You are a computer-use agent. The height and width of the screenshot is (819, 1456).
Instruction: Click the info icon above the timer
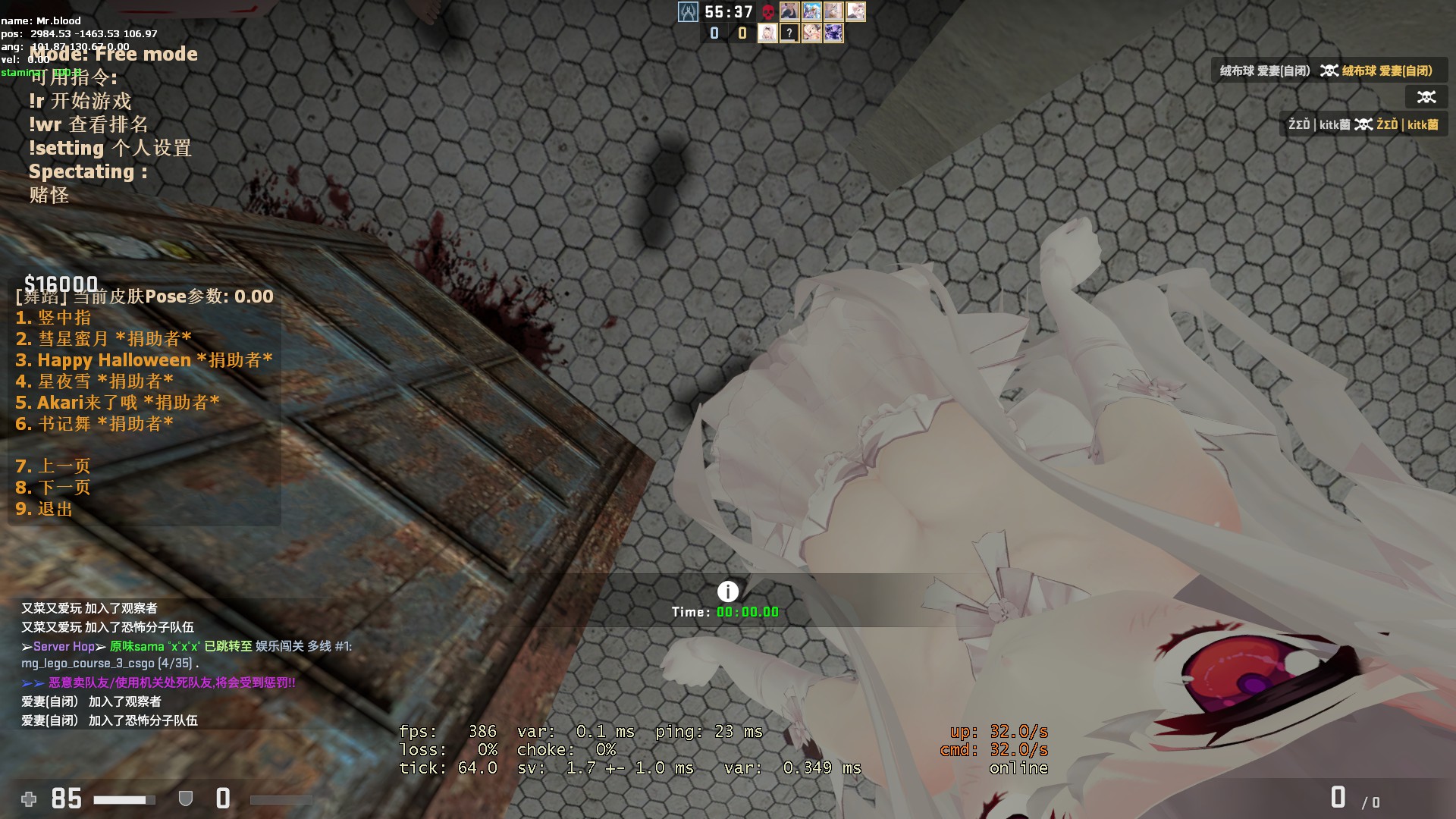727,591
